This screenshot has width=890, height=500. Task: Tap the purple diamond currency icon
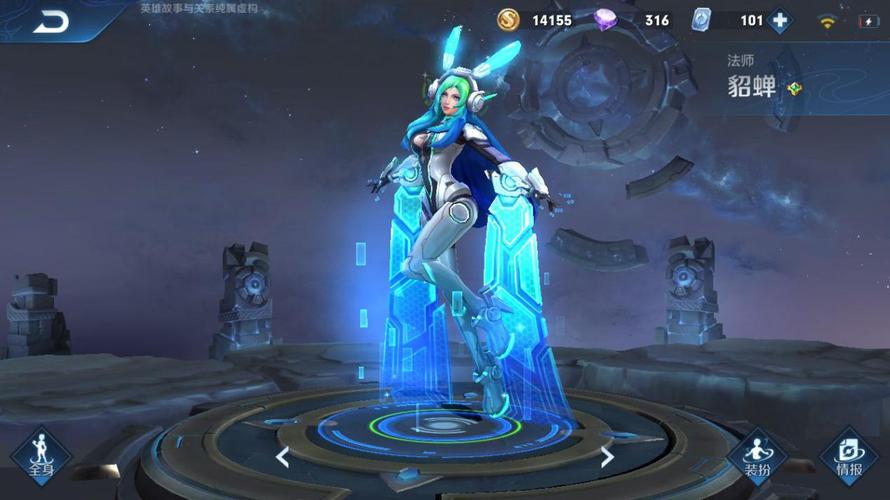pyautogui.click(x=606, y=20)
